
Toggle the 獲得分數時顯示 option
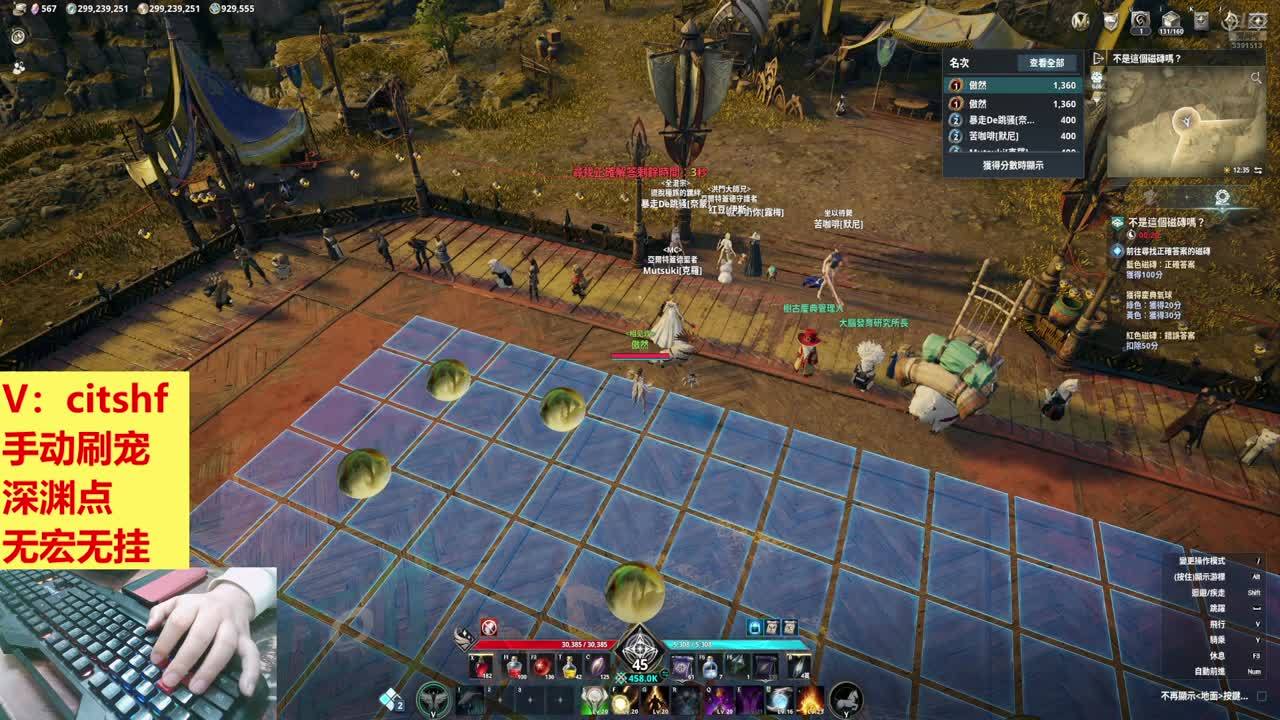tap(1012, 165)
